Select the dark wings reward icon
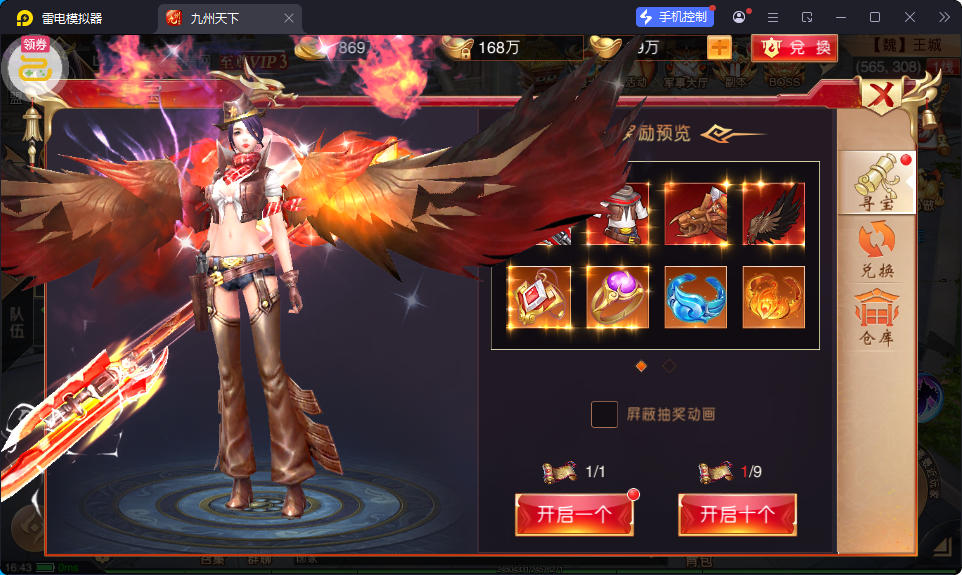This screenshot has height=575, width=962. click(774, 214)
